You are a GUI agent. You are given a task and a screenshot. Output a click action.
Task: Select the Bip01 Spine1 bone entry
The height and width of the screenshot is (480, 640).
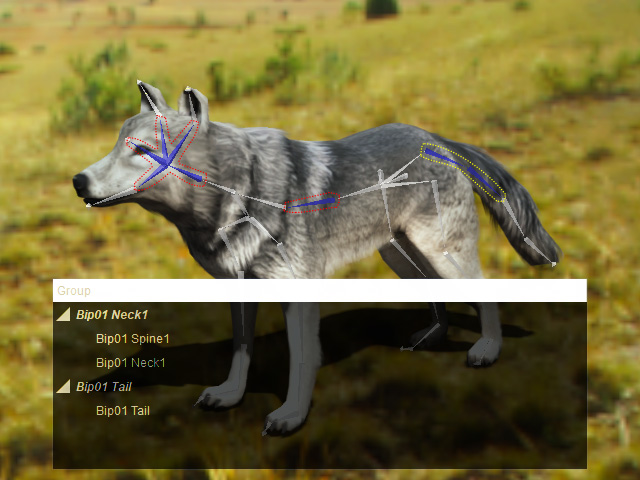click(x=132, y=339)
